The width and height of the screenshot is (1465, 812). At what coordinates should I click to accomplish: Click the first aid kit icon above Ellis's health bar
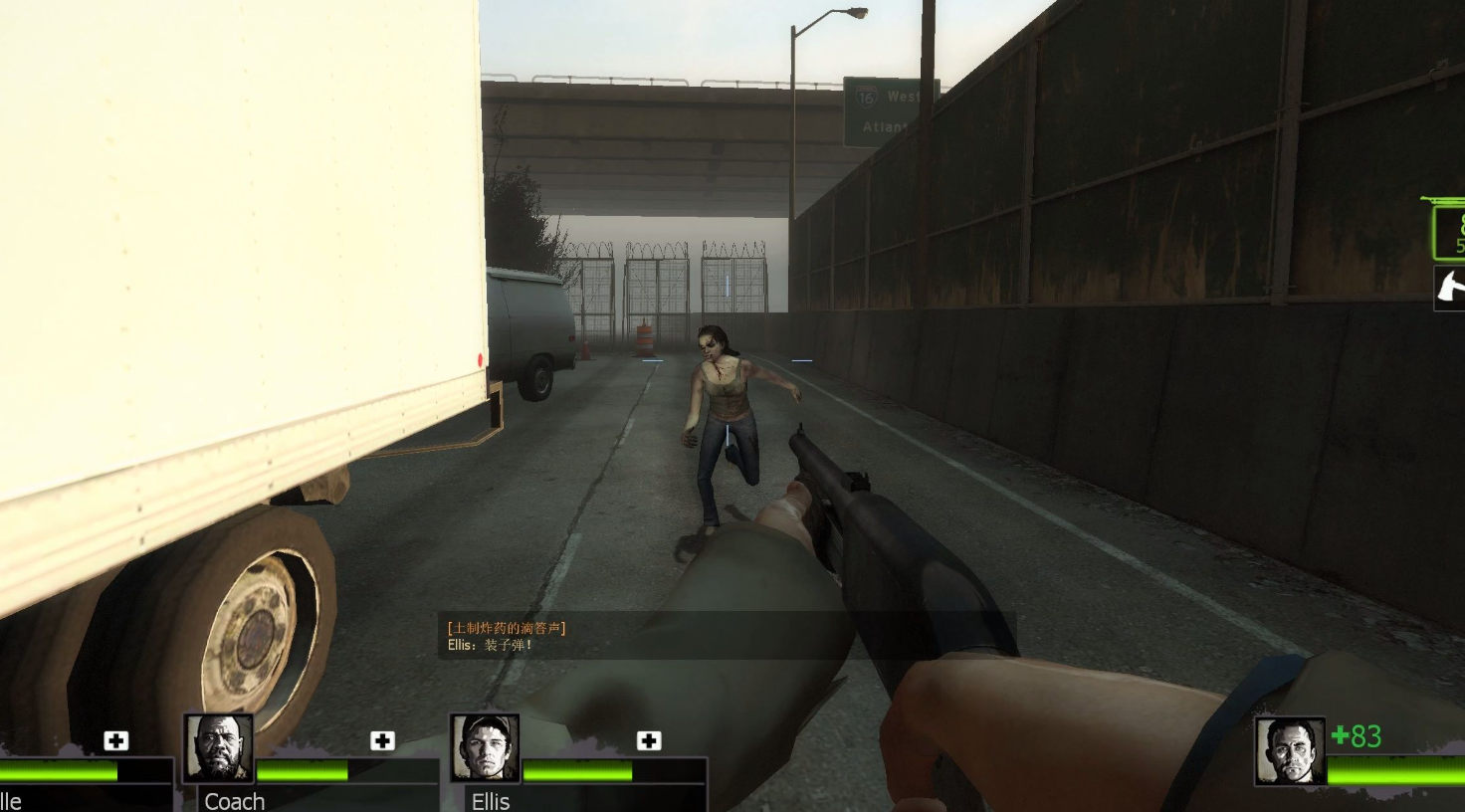[x=649, y=740]
